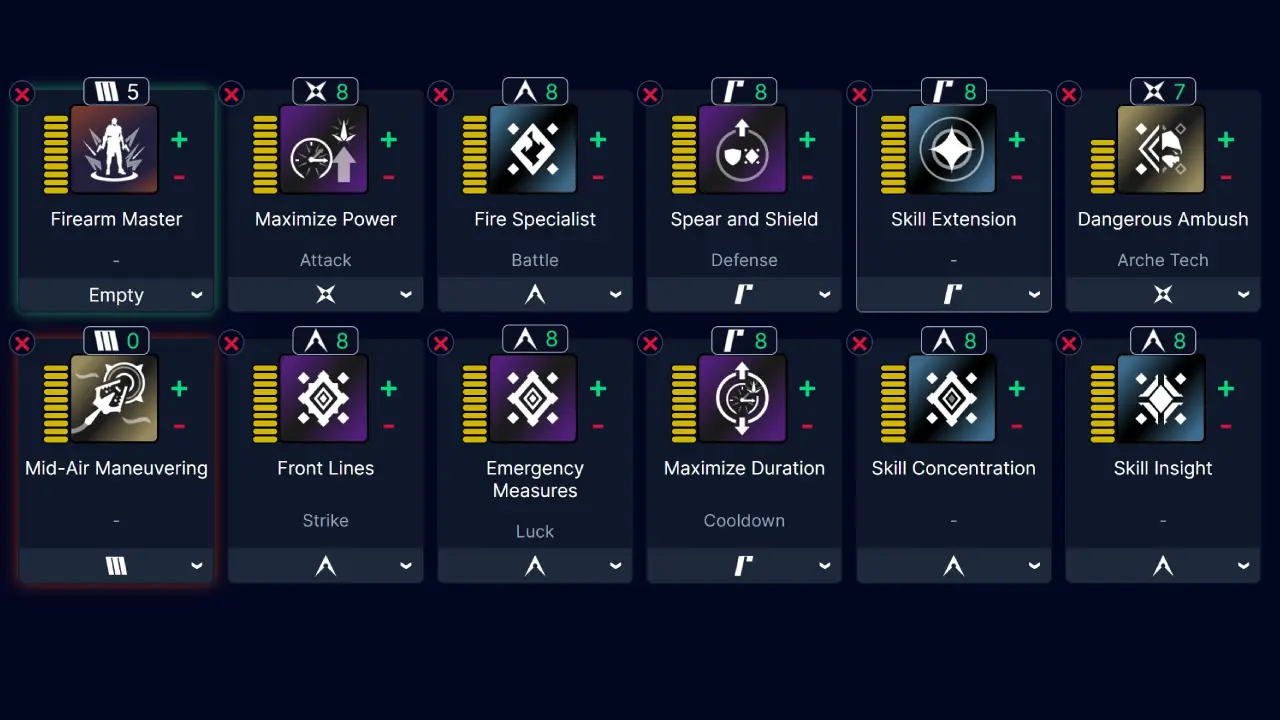Decrease Maximize Power level with minus button
The image size is (1280, 720).
[x=389, y=177]
